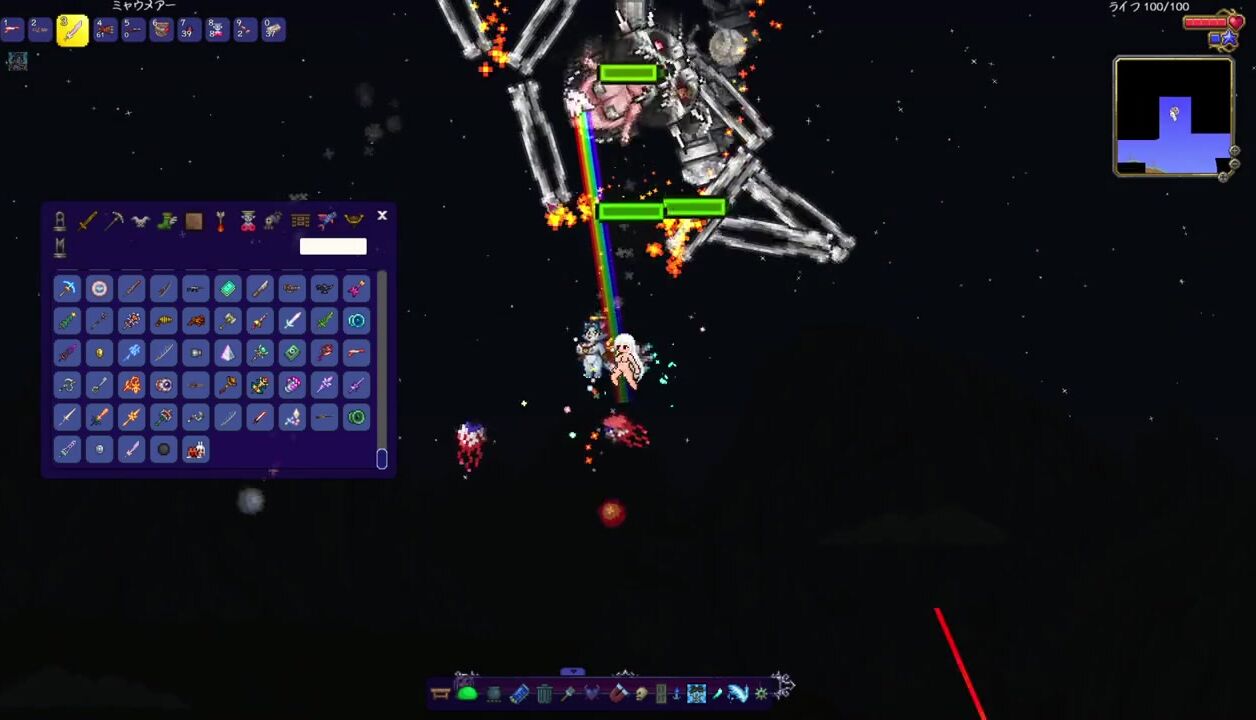The width and height of the screenshot is (1256, 720).
Task: Take the white bunny item from browser
Action: 195,449
